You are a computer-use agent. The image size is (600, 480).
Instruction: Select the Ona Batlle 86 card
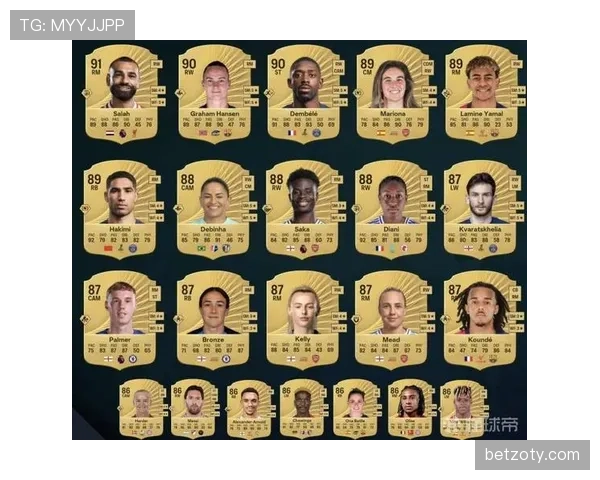(x=356, y=409)
